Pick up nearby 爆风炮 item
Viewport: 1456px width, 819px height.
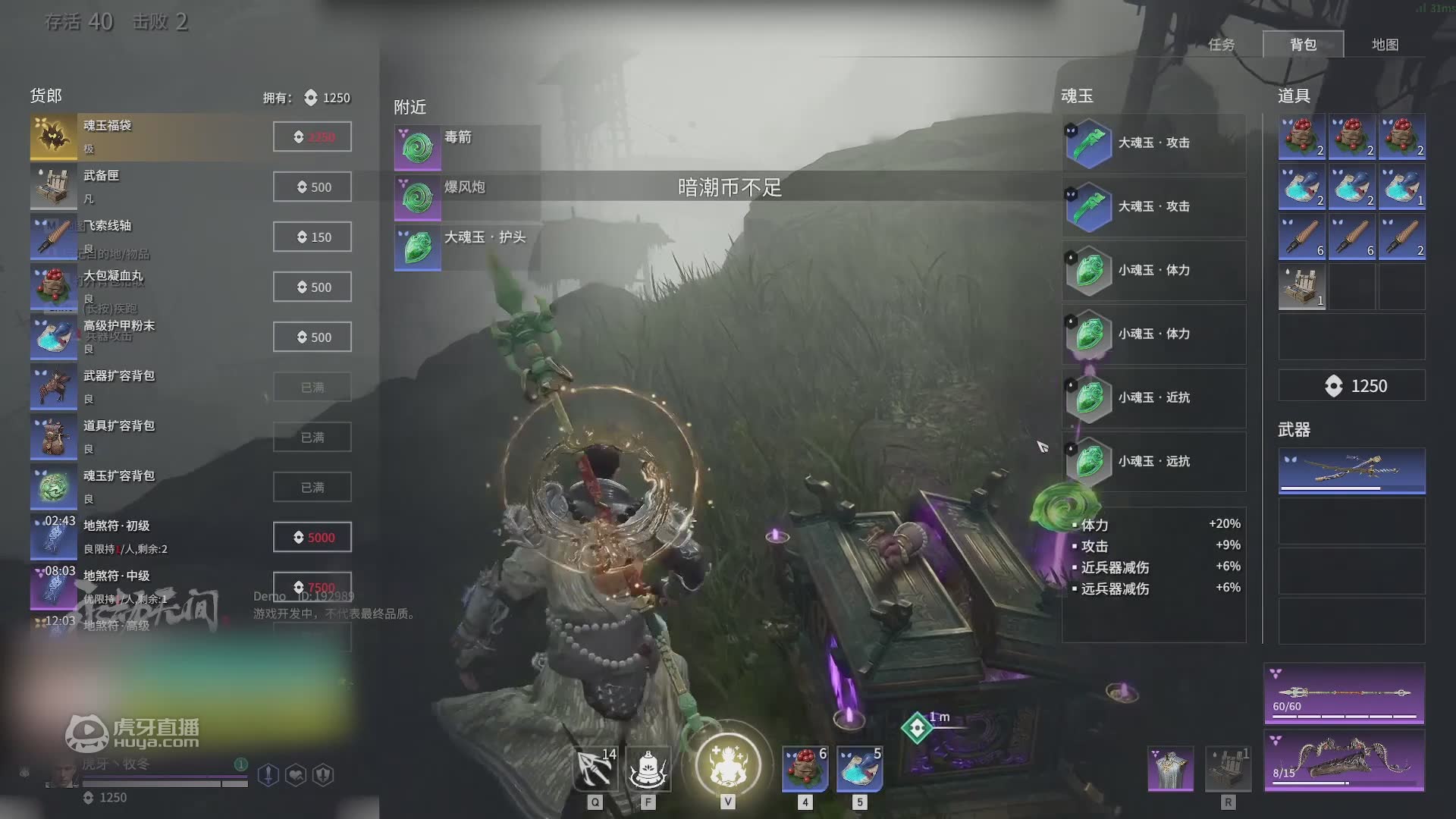[466, 197]
